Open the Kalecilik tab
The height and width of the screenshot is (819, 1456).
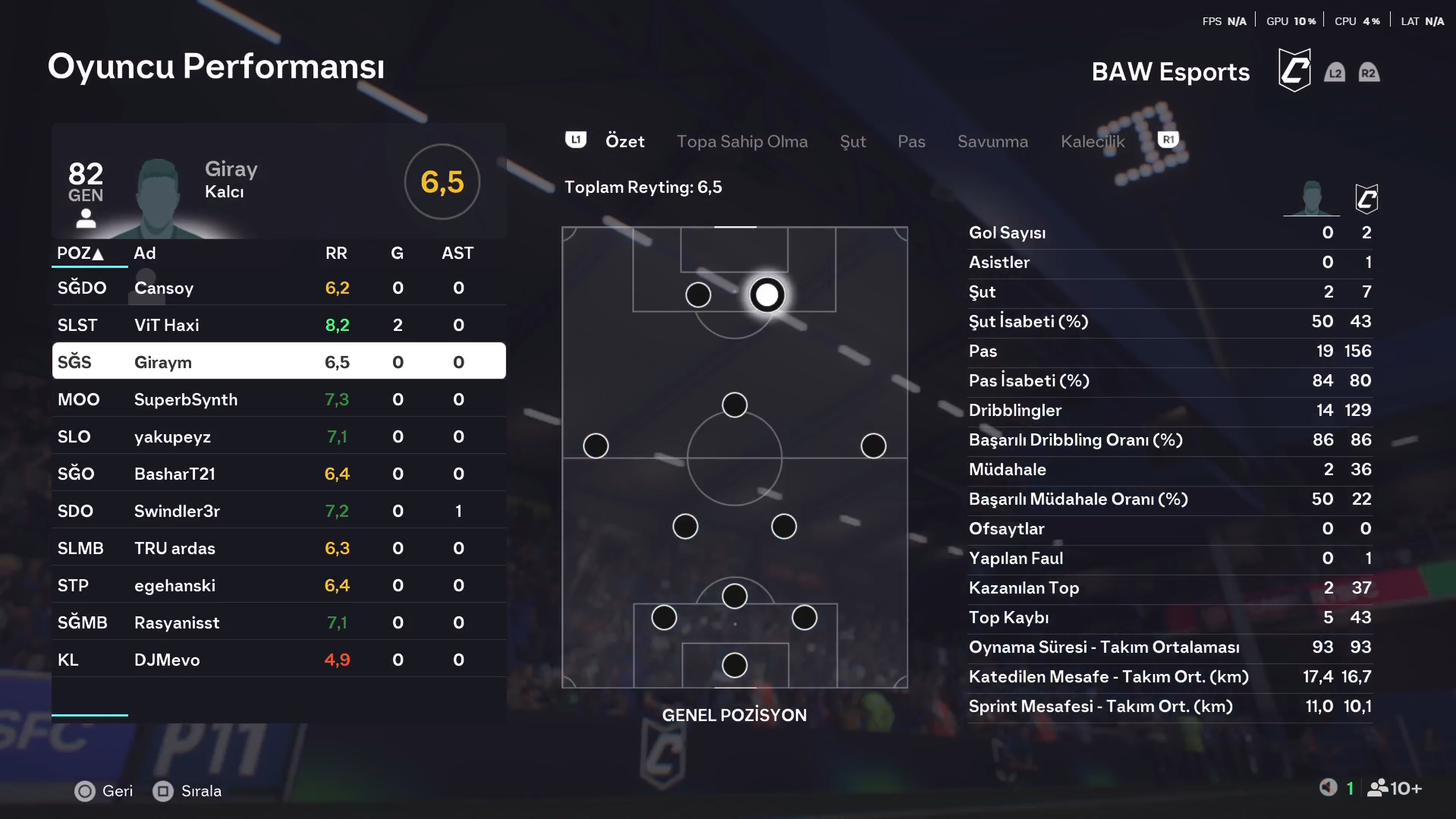pyautogui.click(x=1092, y=141)
